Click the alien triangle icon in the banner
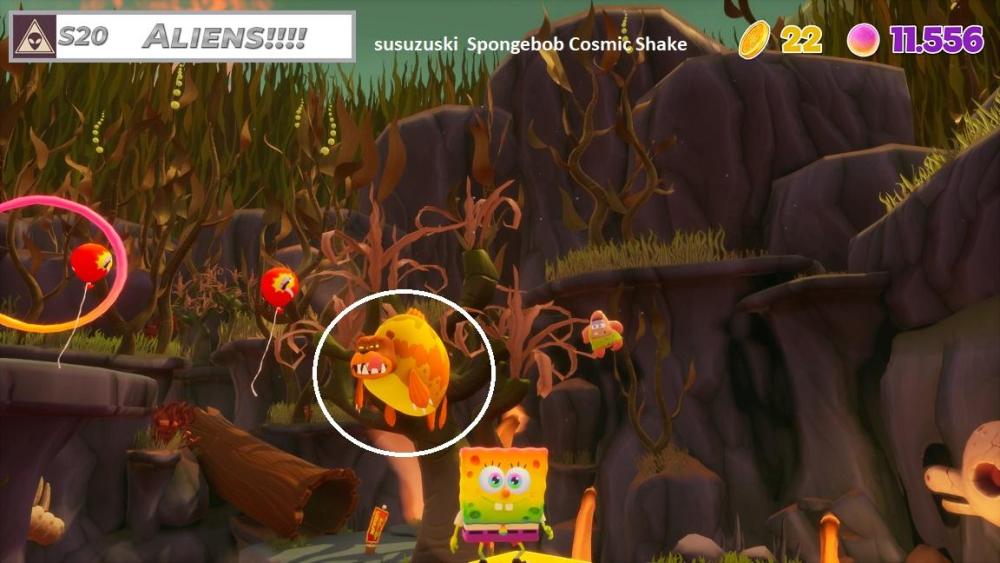 (x=34, y=38)
